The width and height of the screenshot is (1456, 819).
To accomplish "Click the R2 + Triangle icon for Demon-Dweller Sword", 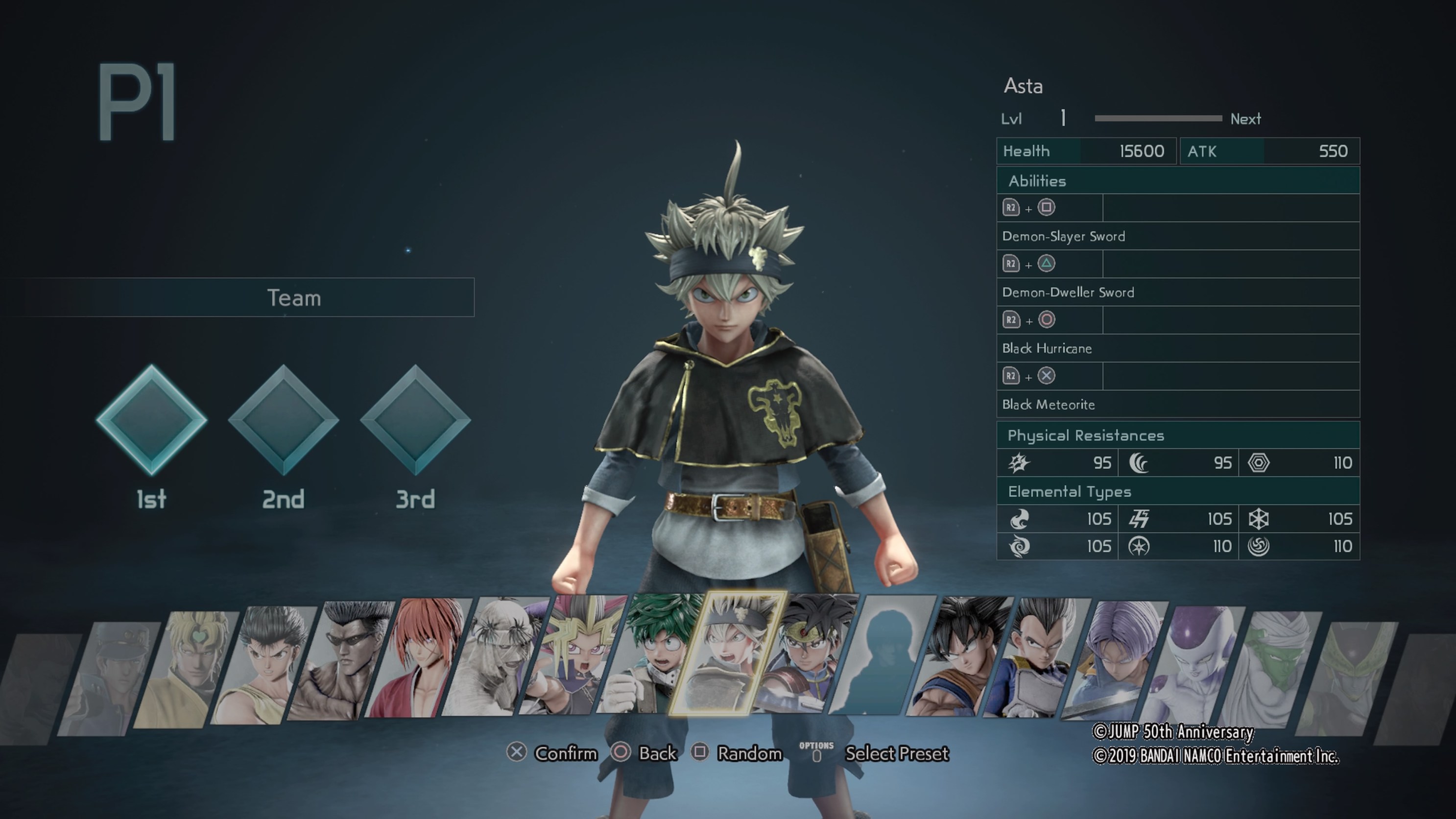I will (x=1046, y=264).
